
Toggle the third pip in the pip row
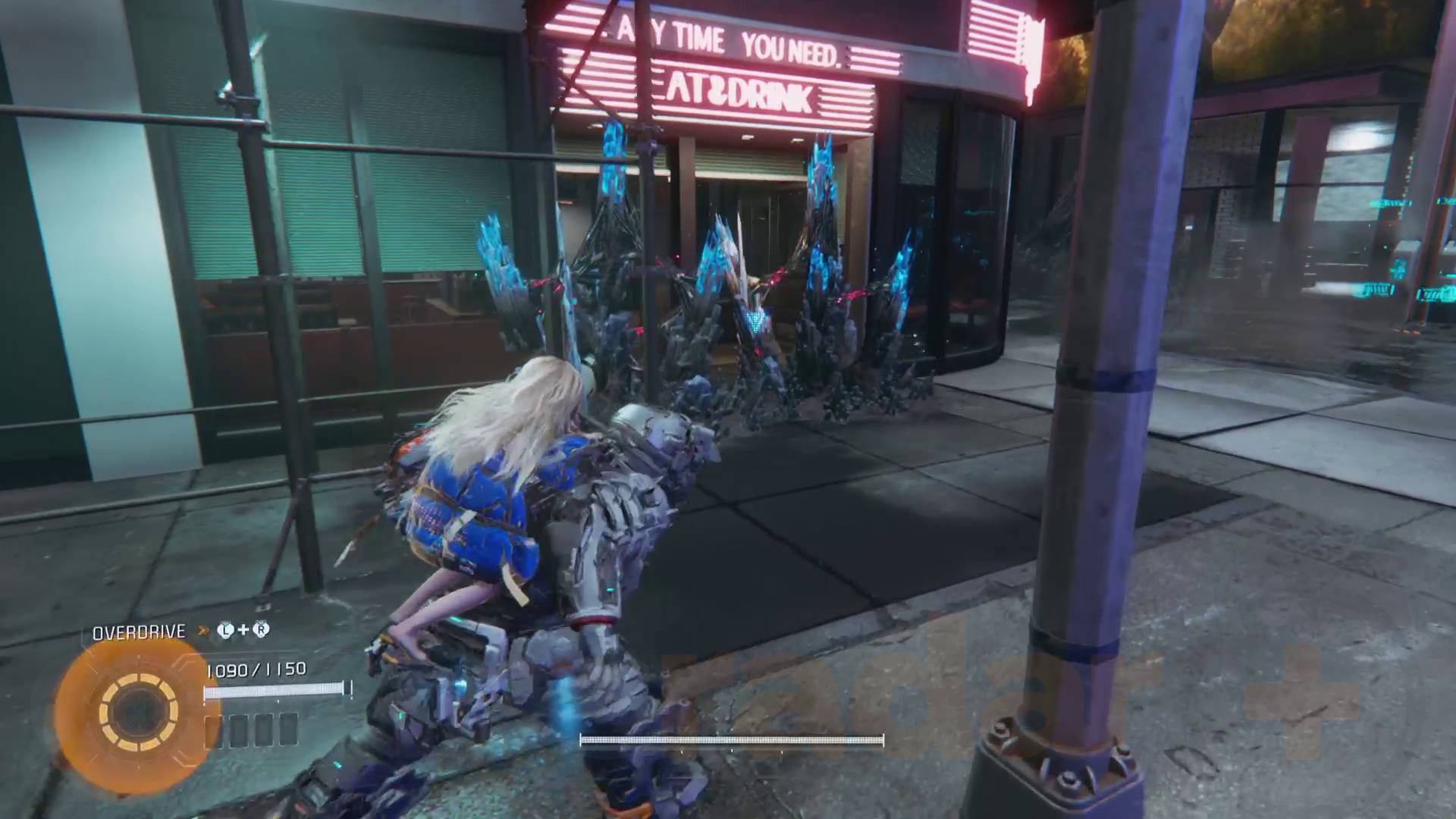pyautogui.click(x=263, y=731)
